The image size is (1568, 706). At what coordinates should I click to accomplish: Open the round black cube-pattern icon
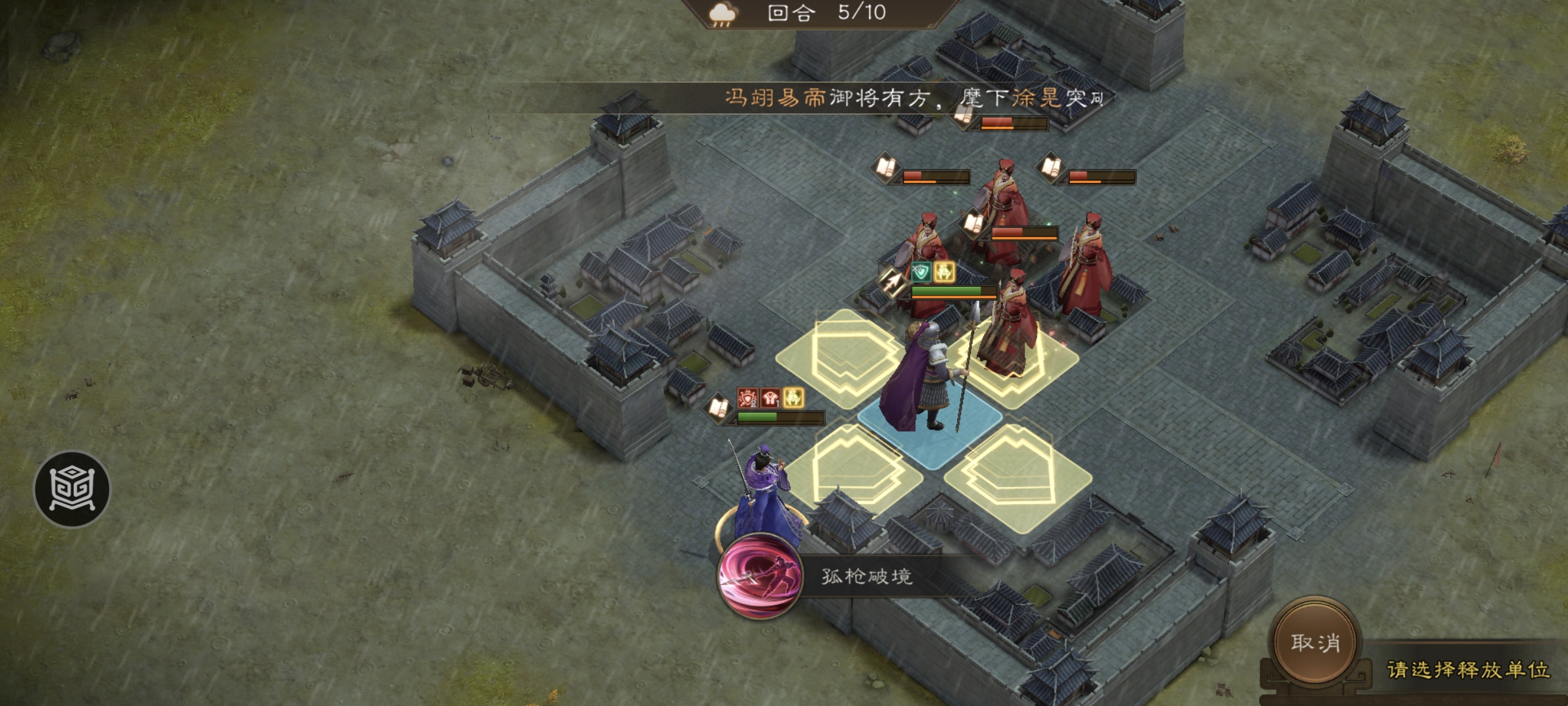72,489
